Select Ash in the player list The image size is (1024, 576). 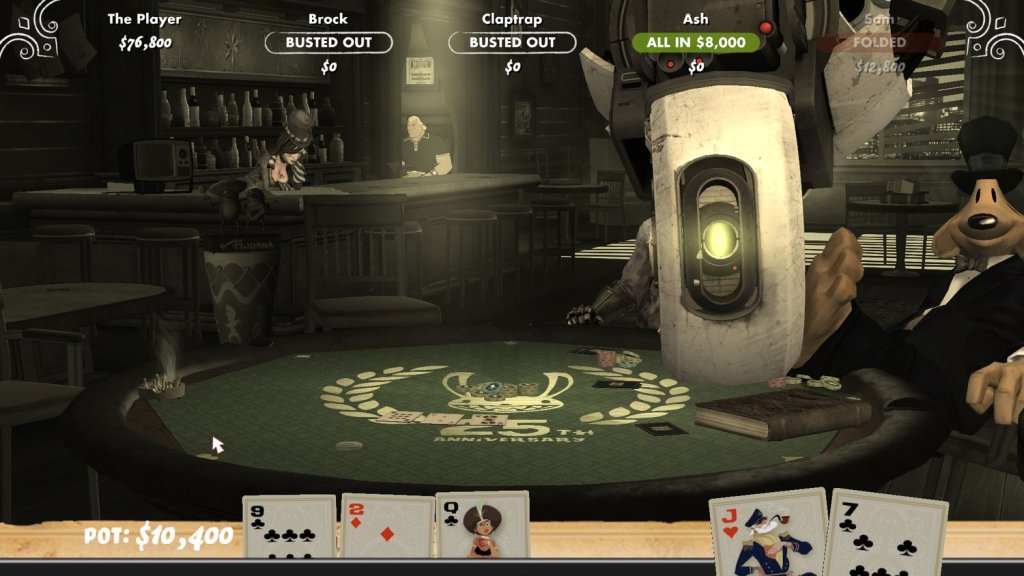696,19
